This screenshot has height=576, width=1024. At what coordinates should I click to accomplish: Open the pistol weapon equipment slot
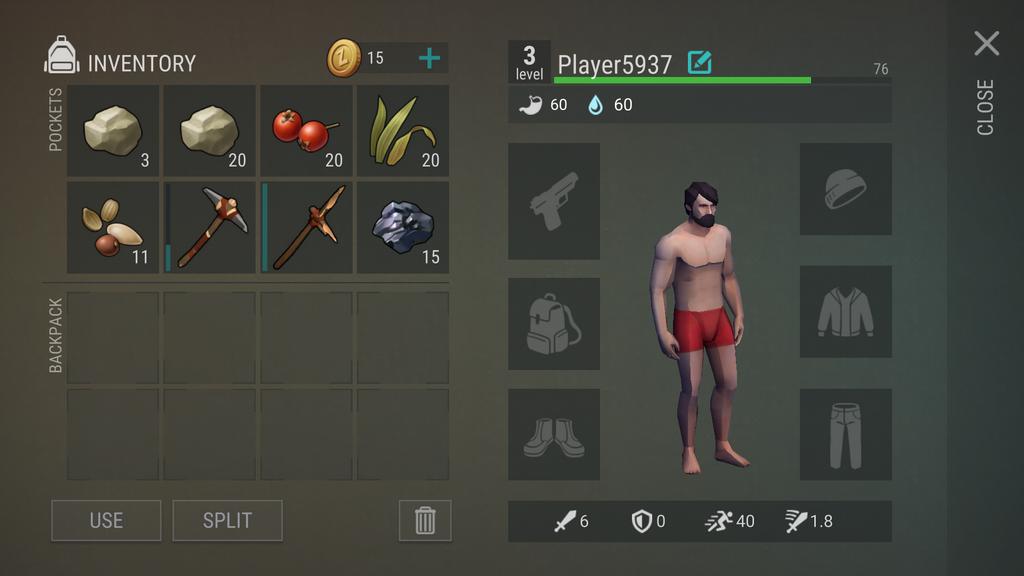point(554,201)
